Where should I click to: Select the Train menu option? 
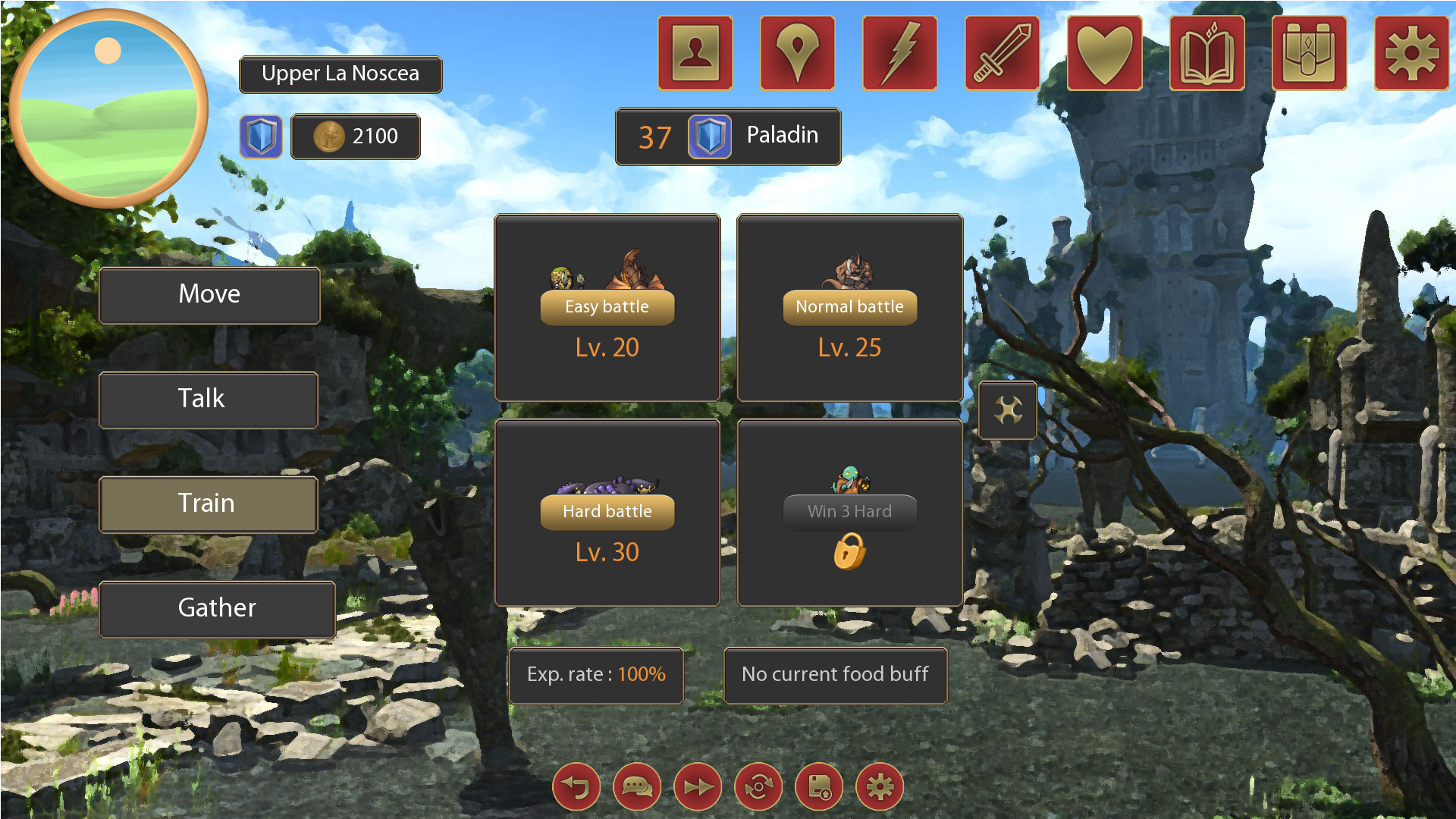pos(208,504)
